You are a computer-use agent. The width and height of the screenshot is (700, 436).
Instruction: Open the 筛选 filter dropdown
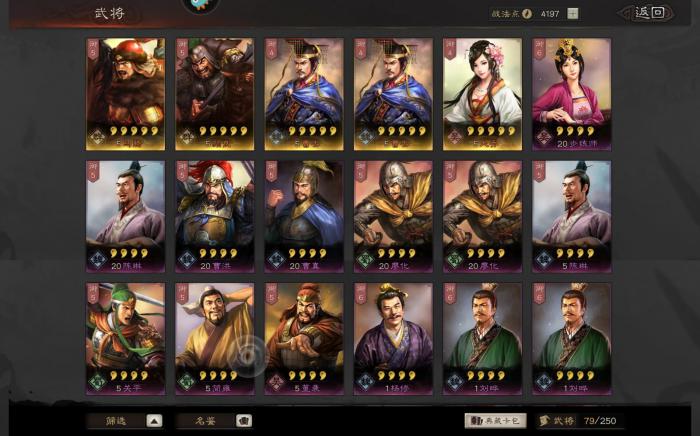pyautogui.click(x=126, y=421)
